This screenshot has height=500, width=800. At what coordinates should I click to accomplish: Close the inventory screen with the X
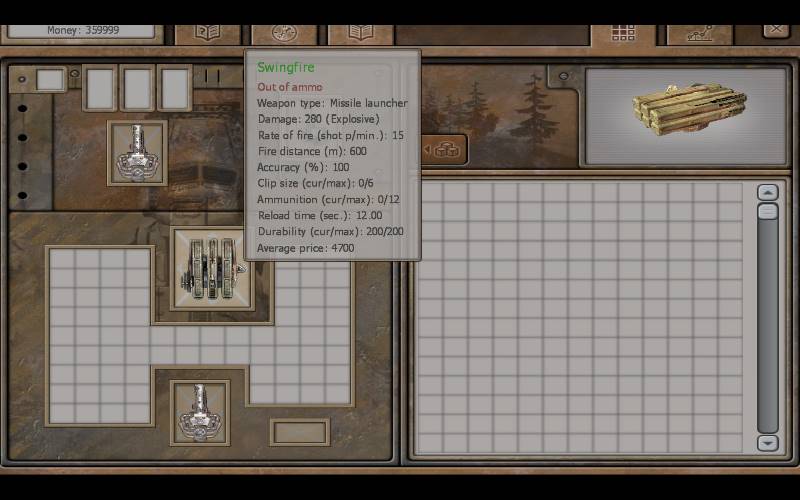[x=776, y=31]
